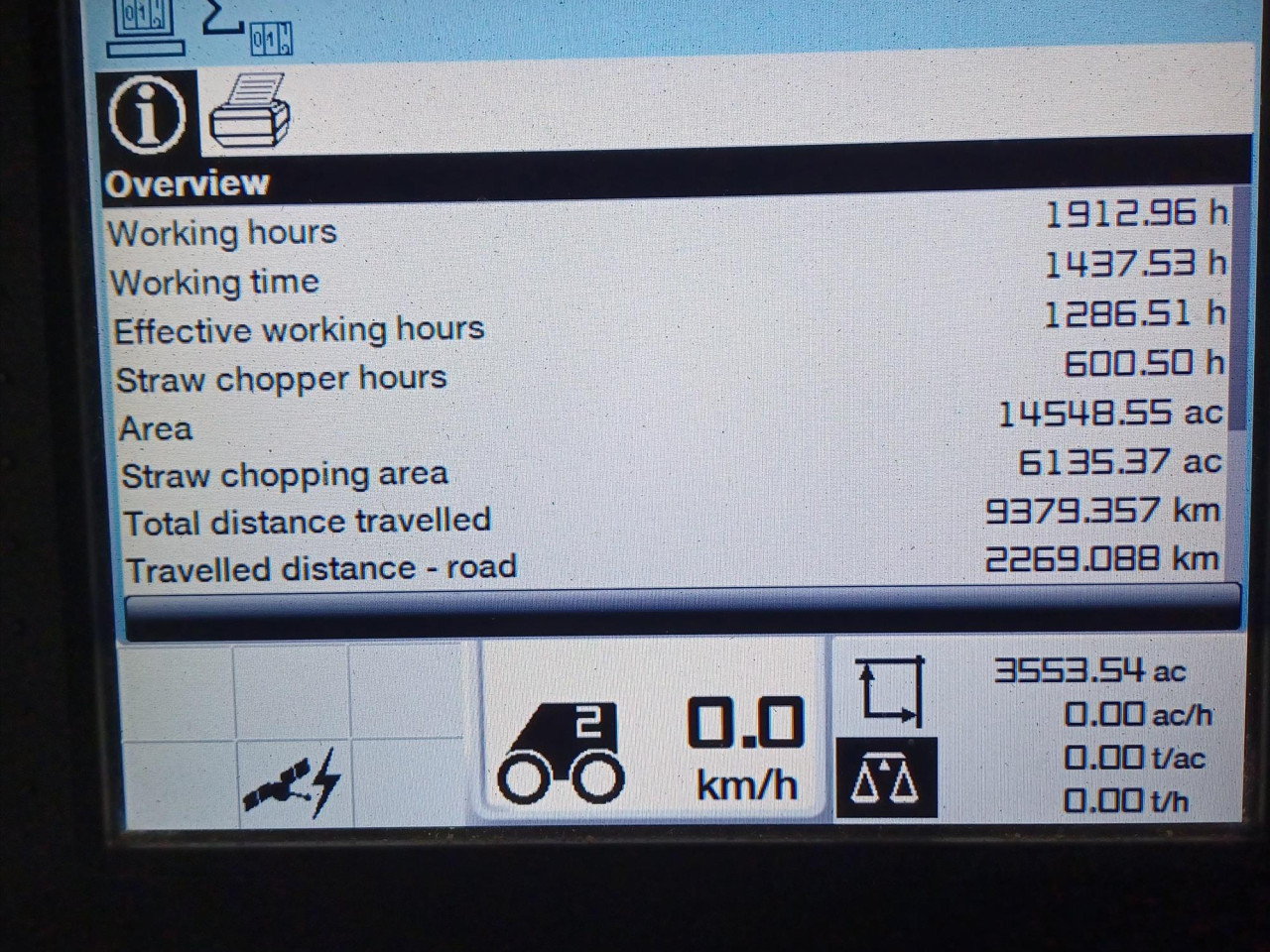Select the Straw chopper hours entry
The image size is (1270, 952).
[x=282, y=377]
